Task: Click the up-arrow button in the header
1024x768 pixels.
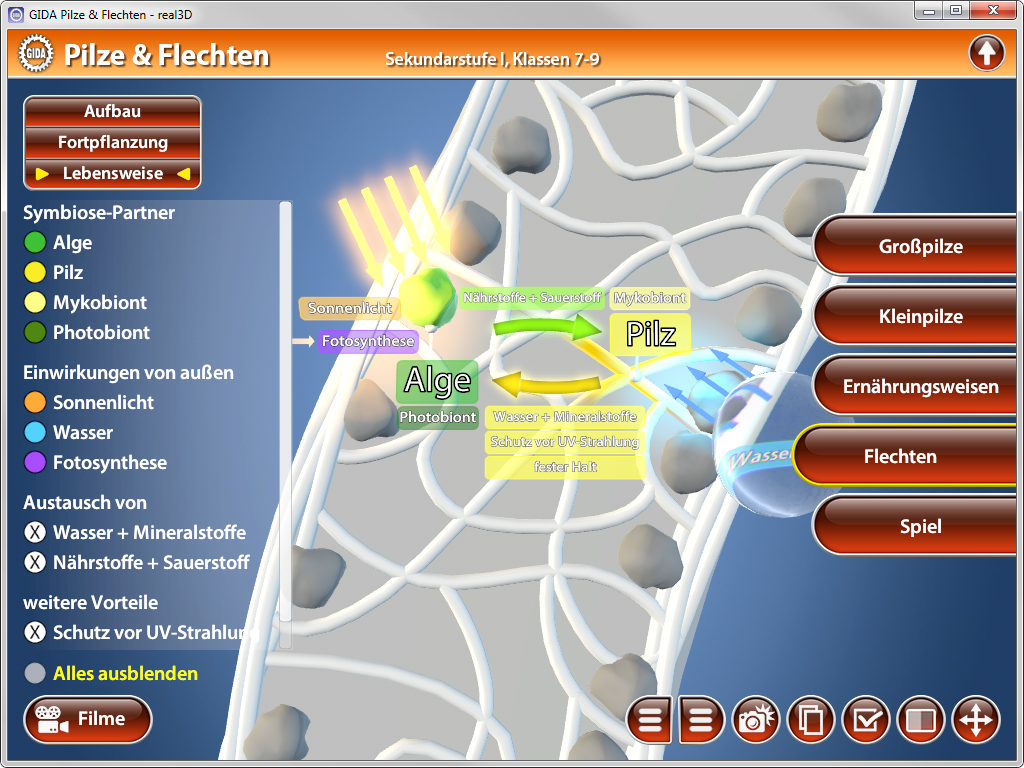Action: coord(986,53)
